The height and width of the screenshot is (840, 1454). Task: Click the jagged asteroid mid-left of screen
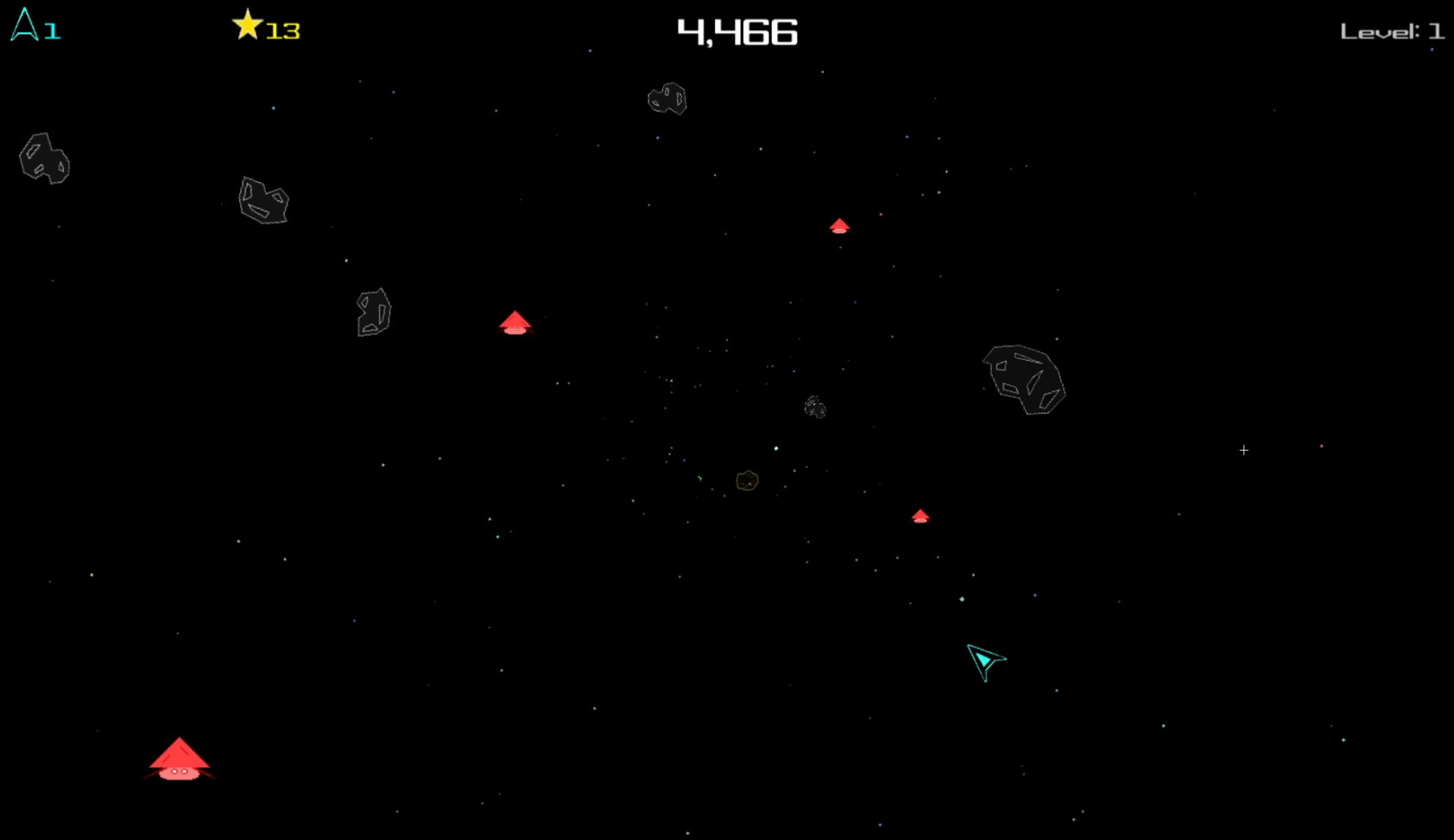click(373, 314)
